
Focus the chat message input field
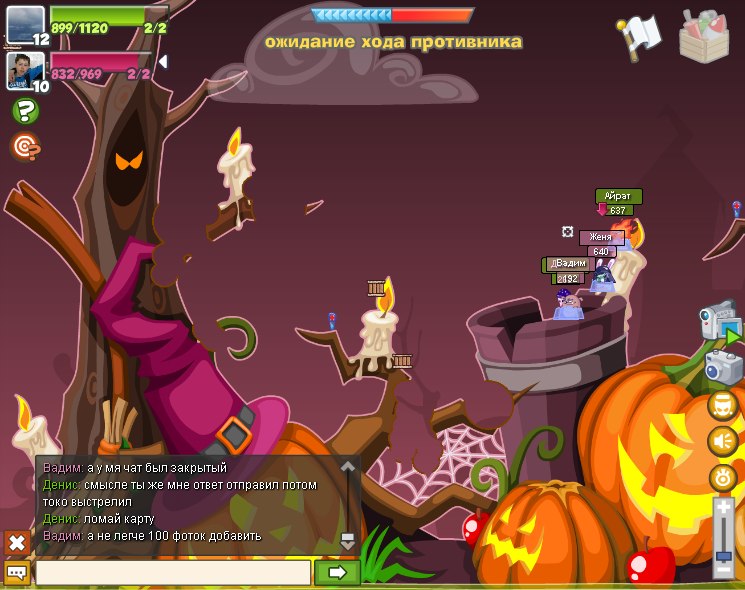(x=173, y=573)
